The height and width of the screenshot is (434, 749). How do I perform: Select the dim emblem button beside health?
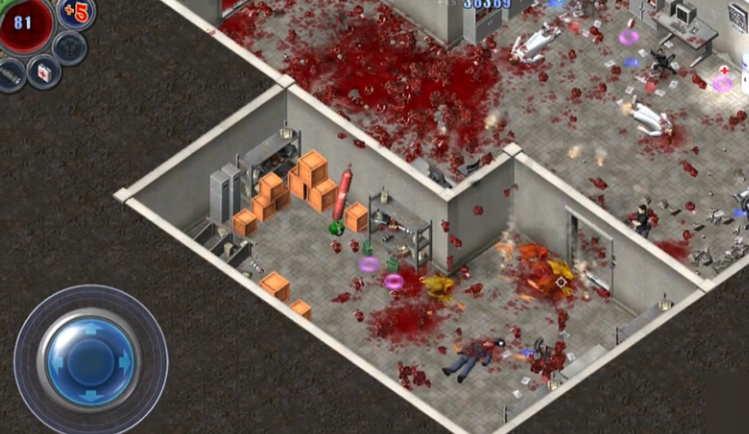[x=70, y=46]
